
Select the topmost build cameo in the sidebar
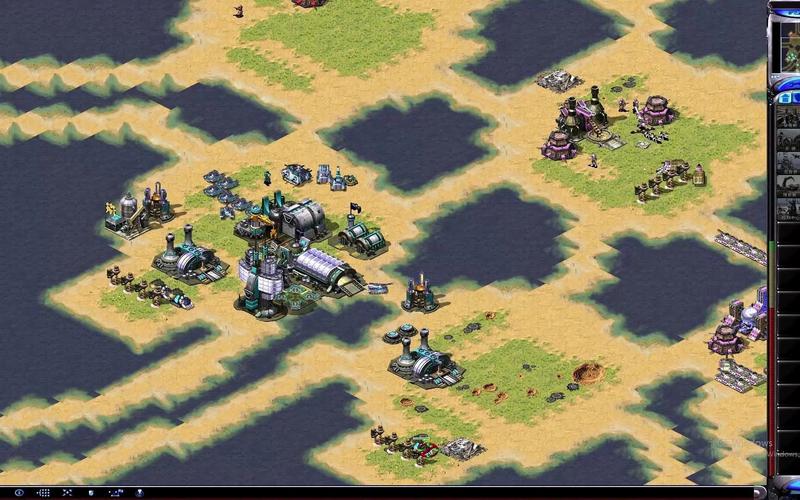788,120
